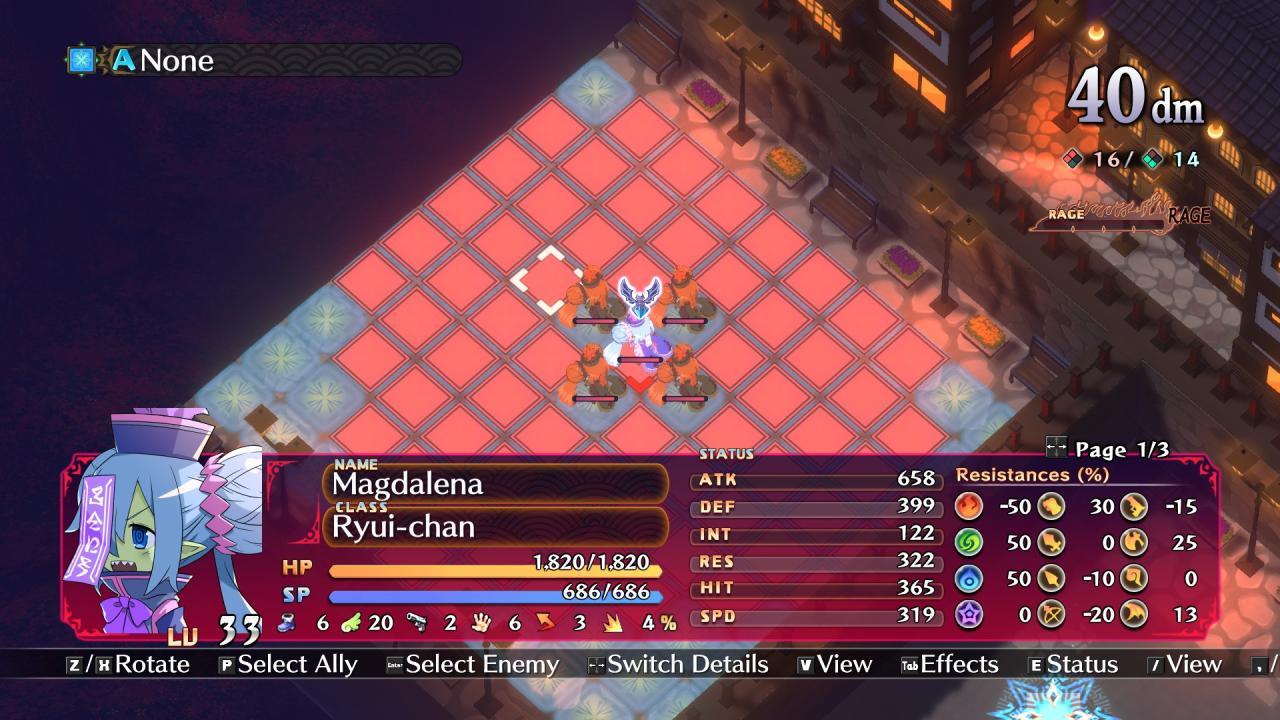Click the Select Ally command

288,665
